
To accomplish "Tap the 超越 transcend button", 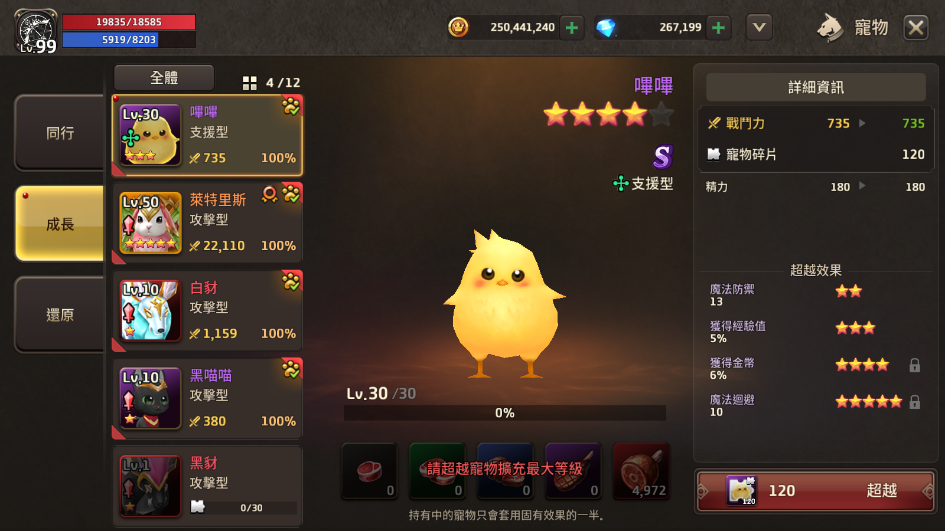I will [814, 490].
